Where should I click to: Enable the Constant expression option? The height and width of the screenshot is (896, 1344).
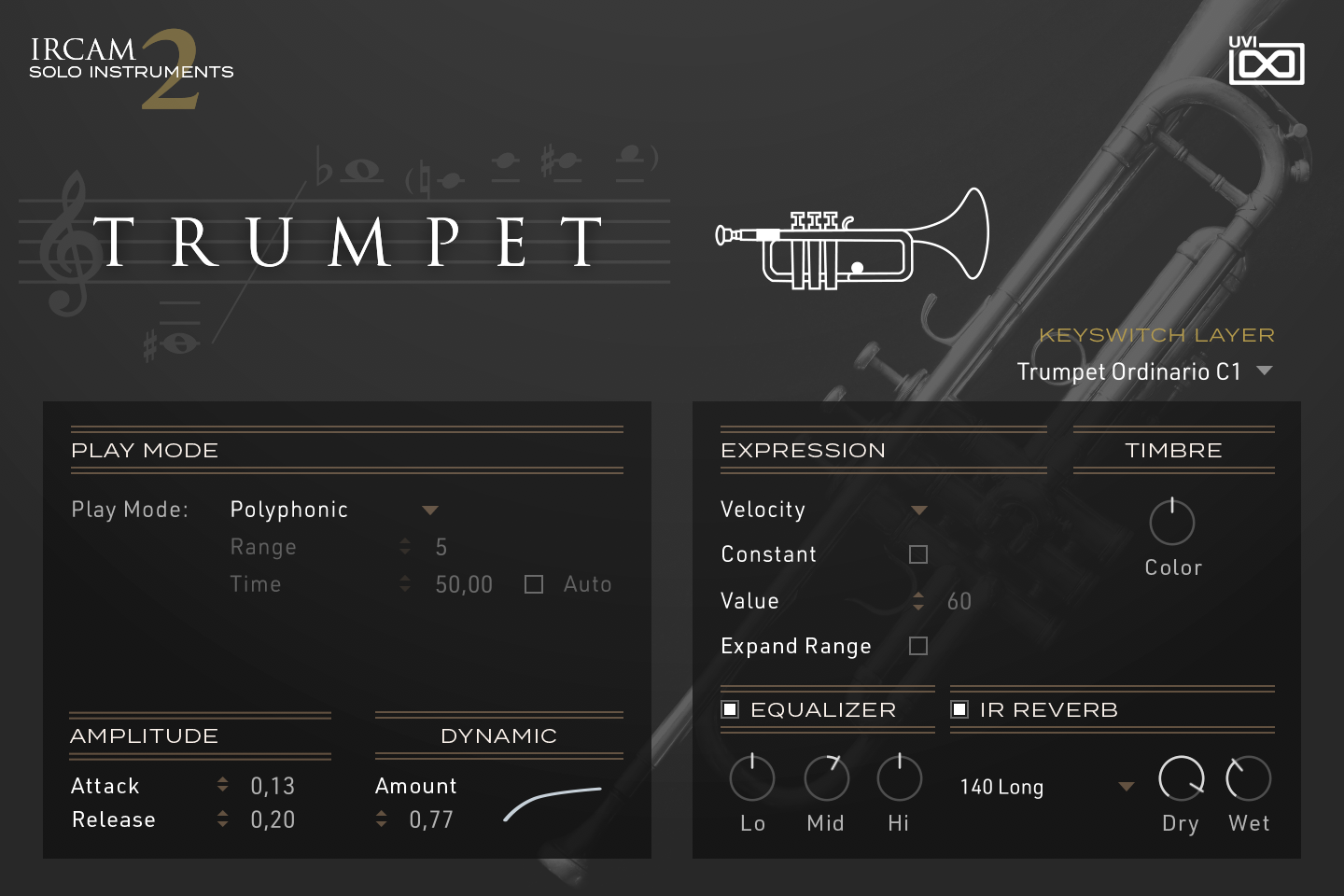click(918, 553)
